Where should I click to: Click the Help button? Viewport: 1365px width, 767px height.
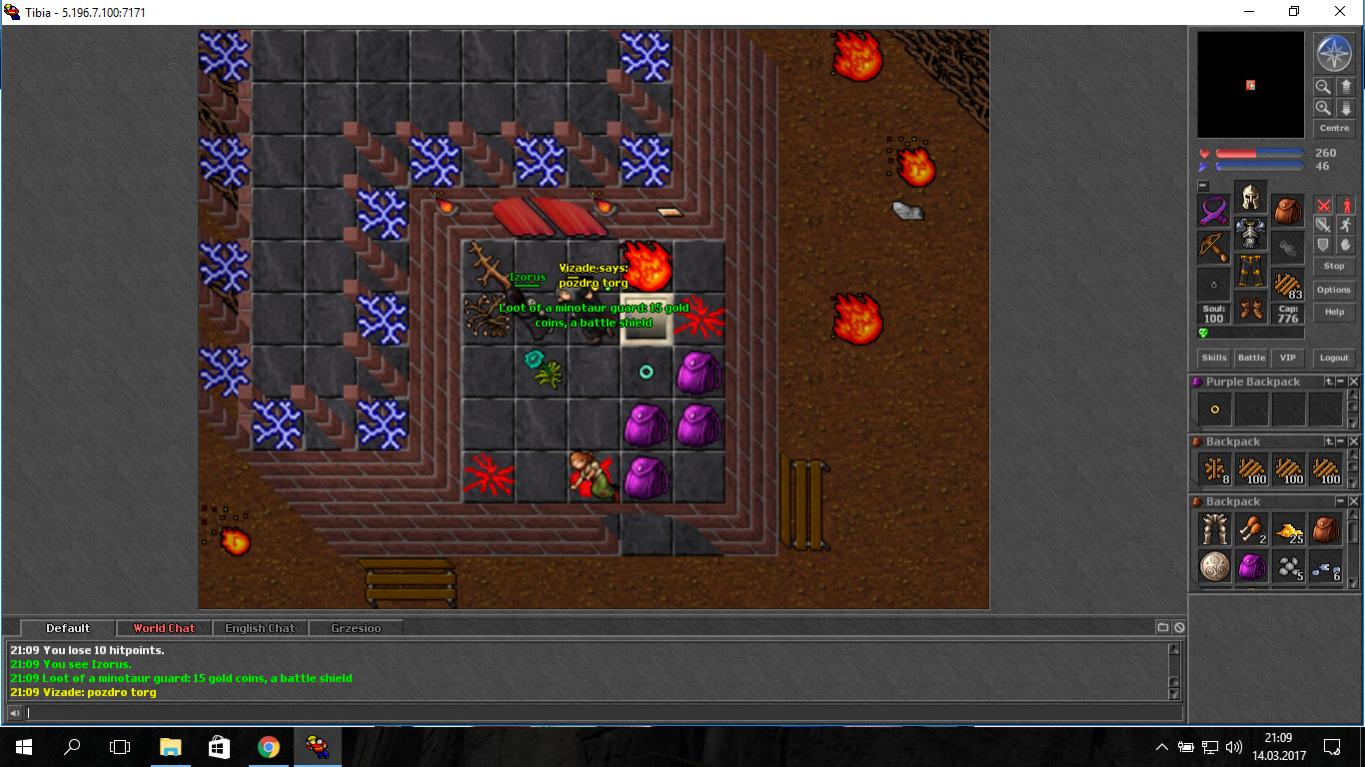point(1333,312)
